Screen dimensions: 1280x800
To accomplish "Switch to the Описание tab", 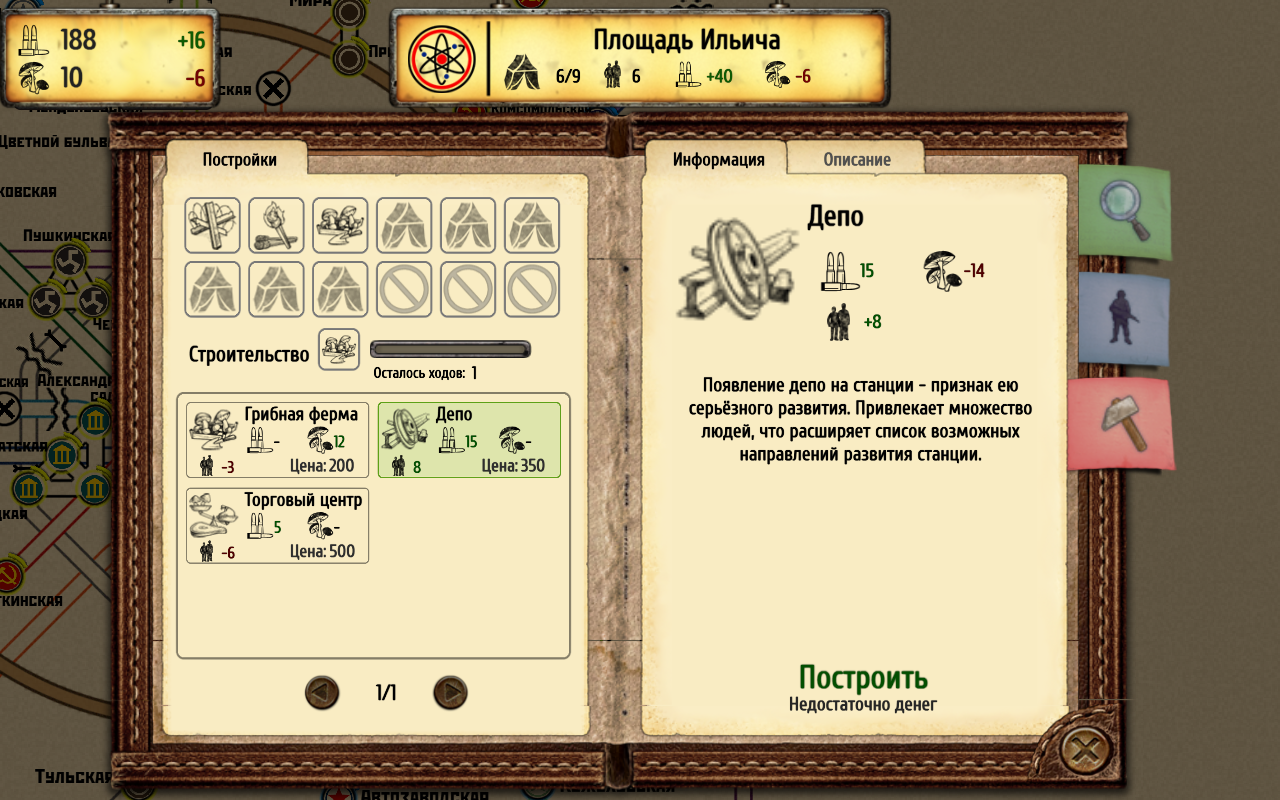I will coord(855,158).
